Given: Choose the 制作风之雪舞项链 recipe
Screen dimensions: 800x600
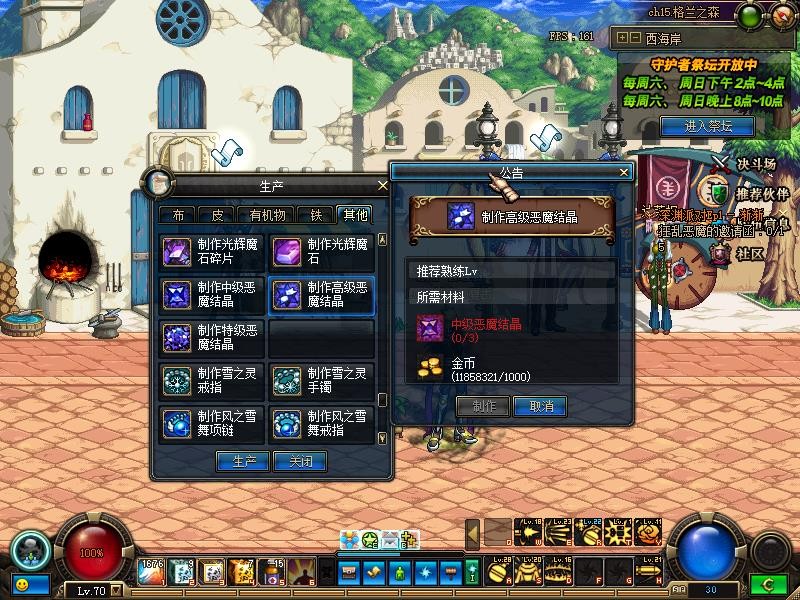Looking at the screenshot, I should click(212, 423).
